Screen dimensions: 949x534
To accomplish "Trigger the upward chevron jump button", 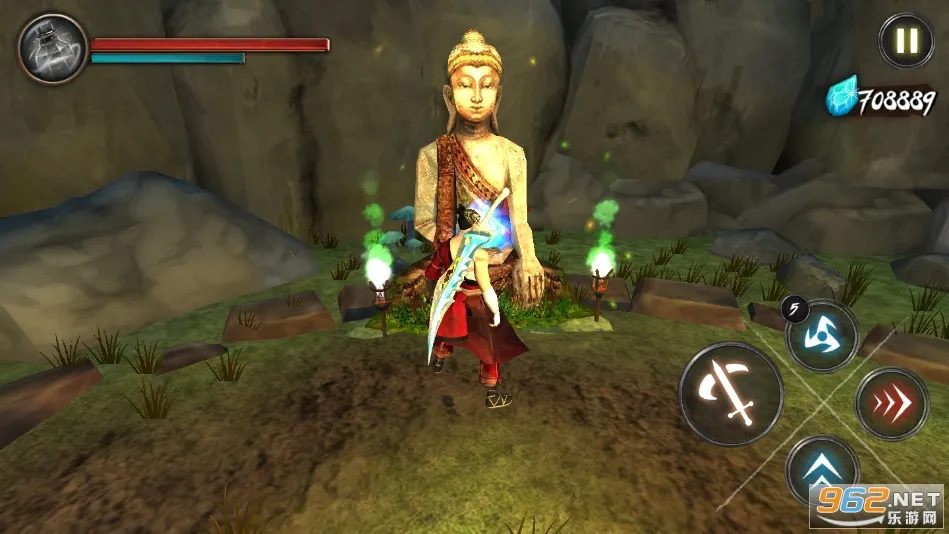I will coord(822,467).
